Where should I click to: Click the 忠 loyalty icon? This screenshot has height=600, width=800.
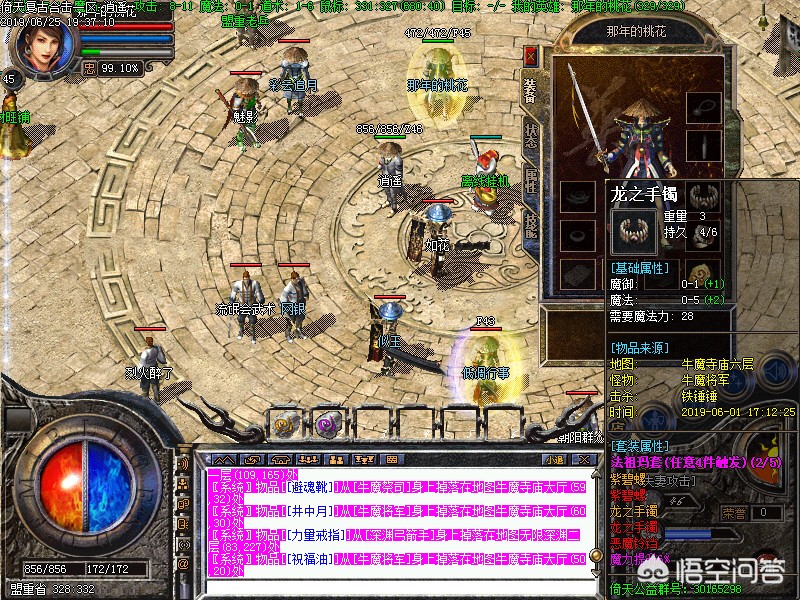pos(88,68)
